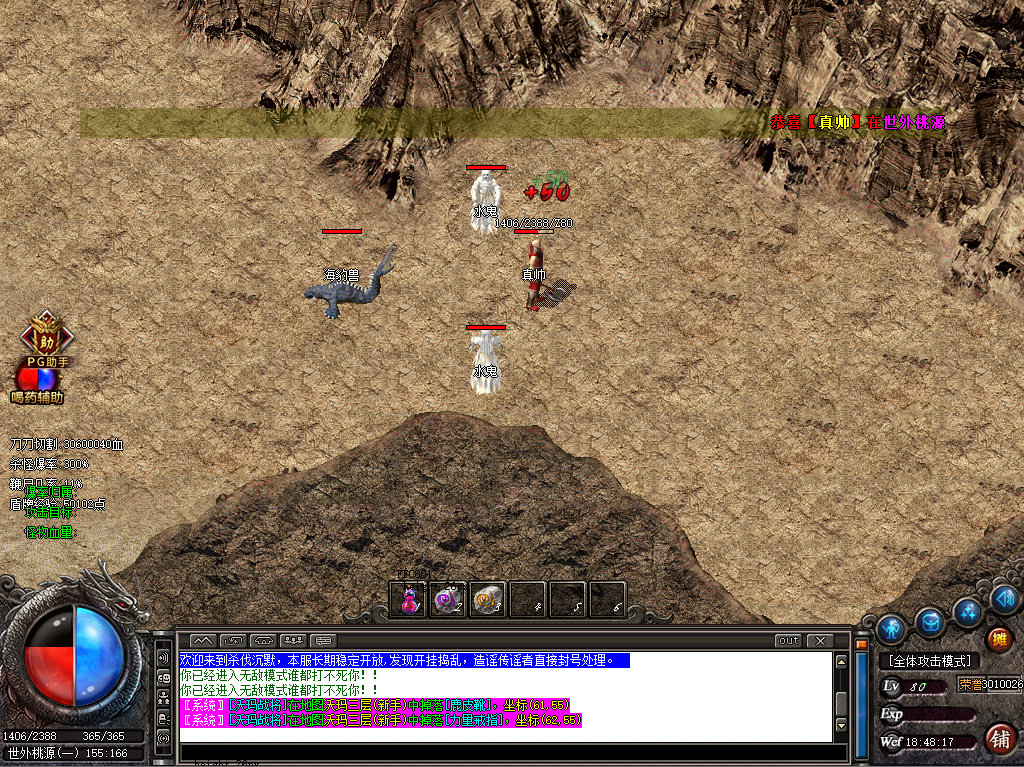Click the 荣誉 honor points box
The height and width of the screenshot is (767, 1024).
coord(990,685)
